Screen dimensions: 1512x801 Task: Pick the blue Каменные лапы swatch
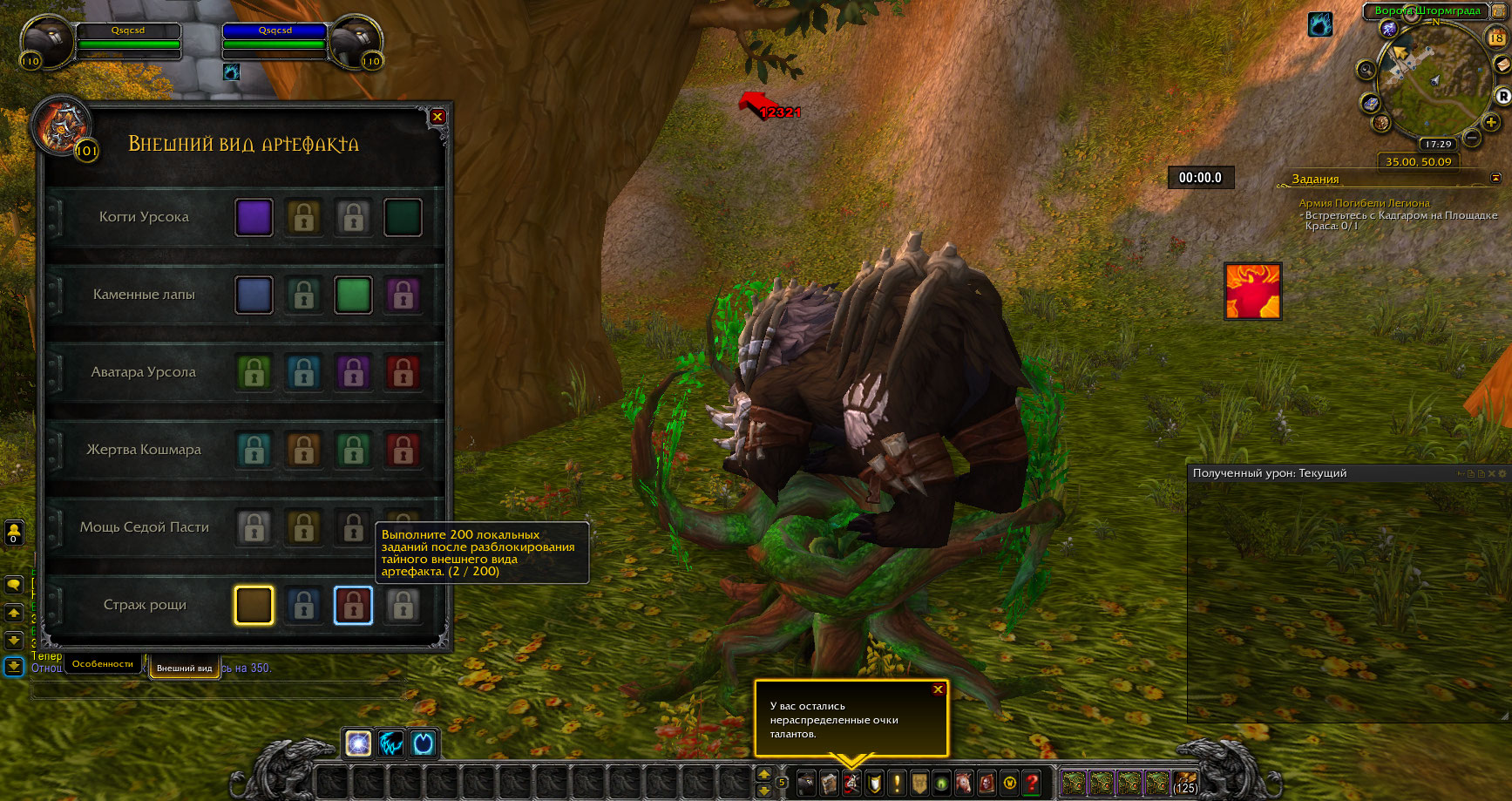pyautogui.click(x=254, y=295)
